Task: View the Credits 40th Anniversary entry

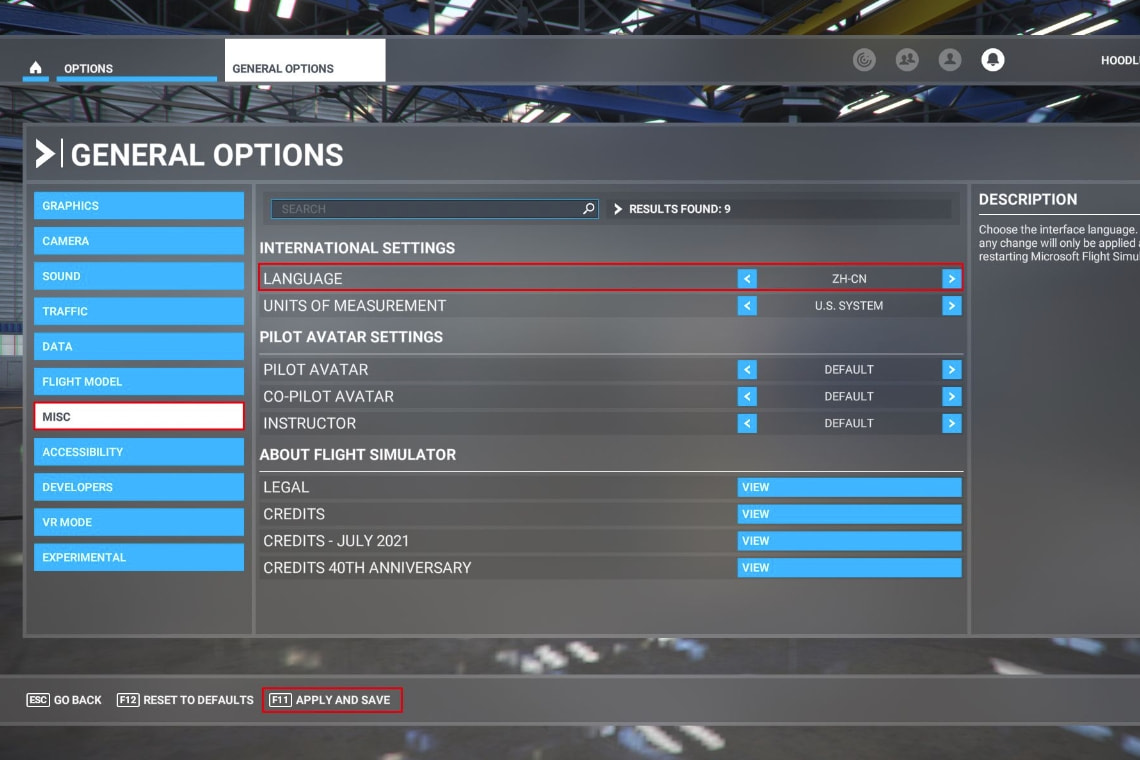Action: point(849,568)
